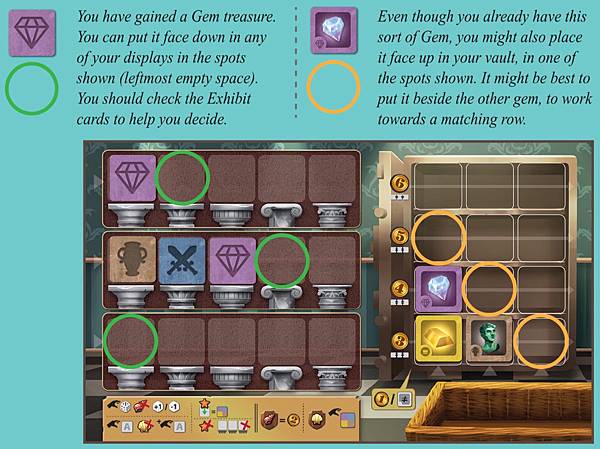Select the green bust statue tile
Viewport: 600px width, 449px height.
[489, 338]
